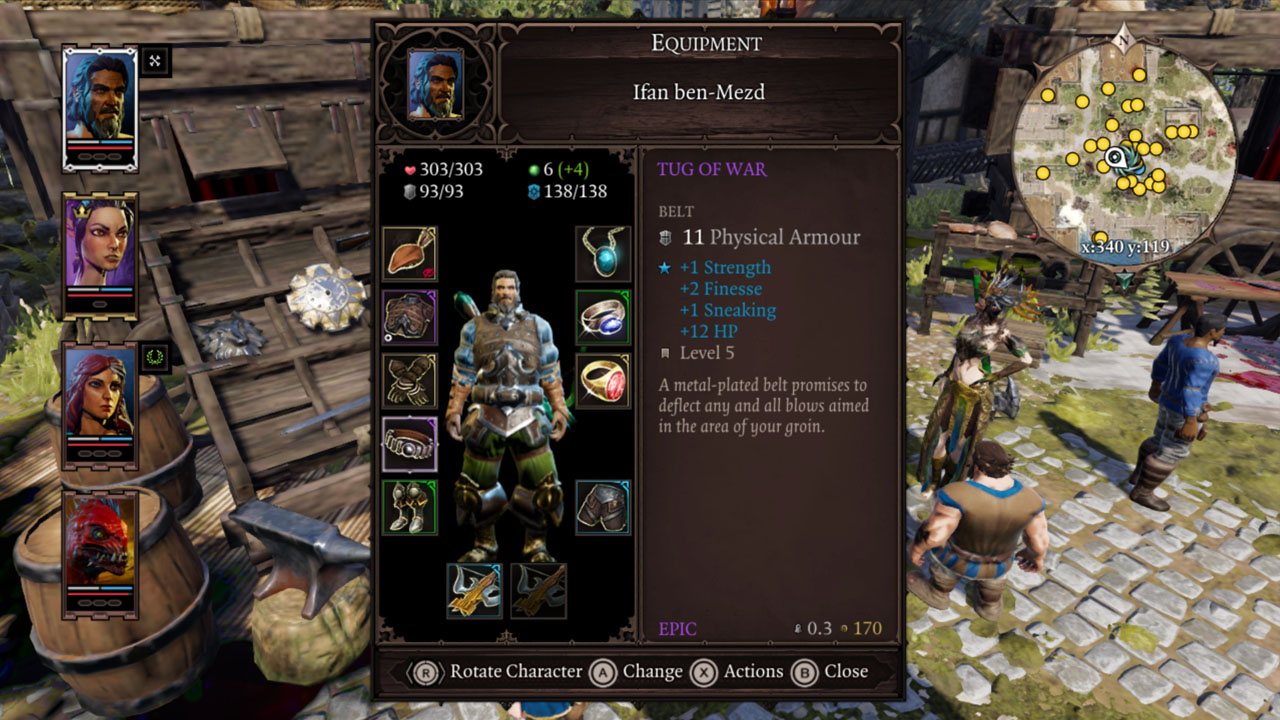Select the gloves equipment slot
This screenshot has height=720, width=1280.
[409, 378]
